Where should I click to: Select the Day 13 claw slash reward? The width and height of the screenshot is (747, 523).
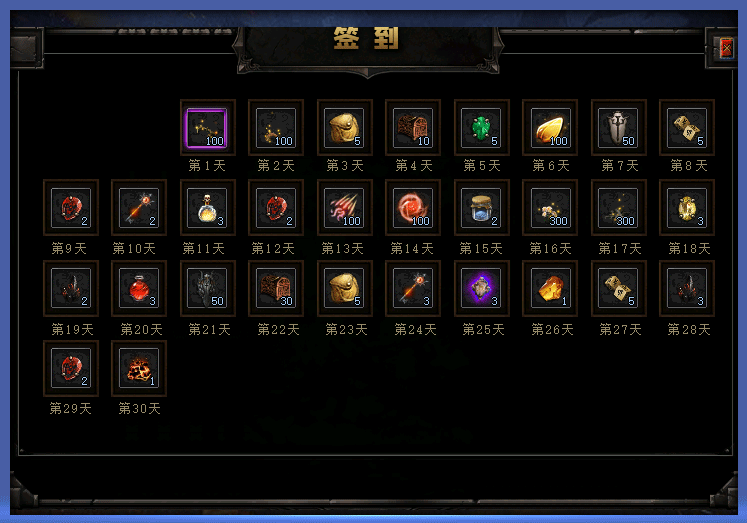344,208
